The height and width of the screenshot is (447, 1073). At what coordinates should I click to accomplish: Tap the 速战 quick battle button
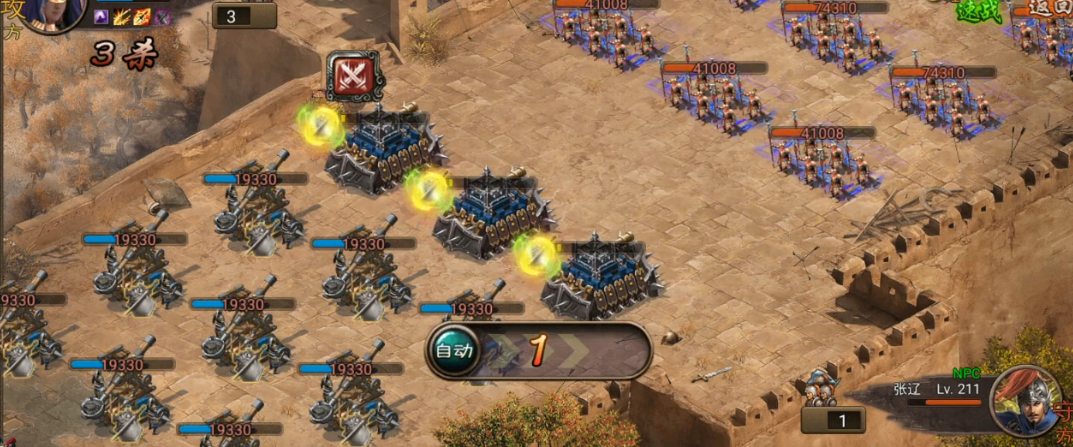pos(977,11)
